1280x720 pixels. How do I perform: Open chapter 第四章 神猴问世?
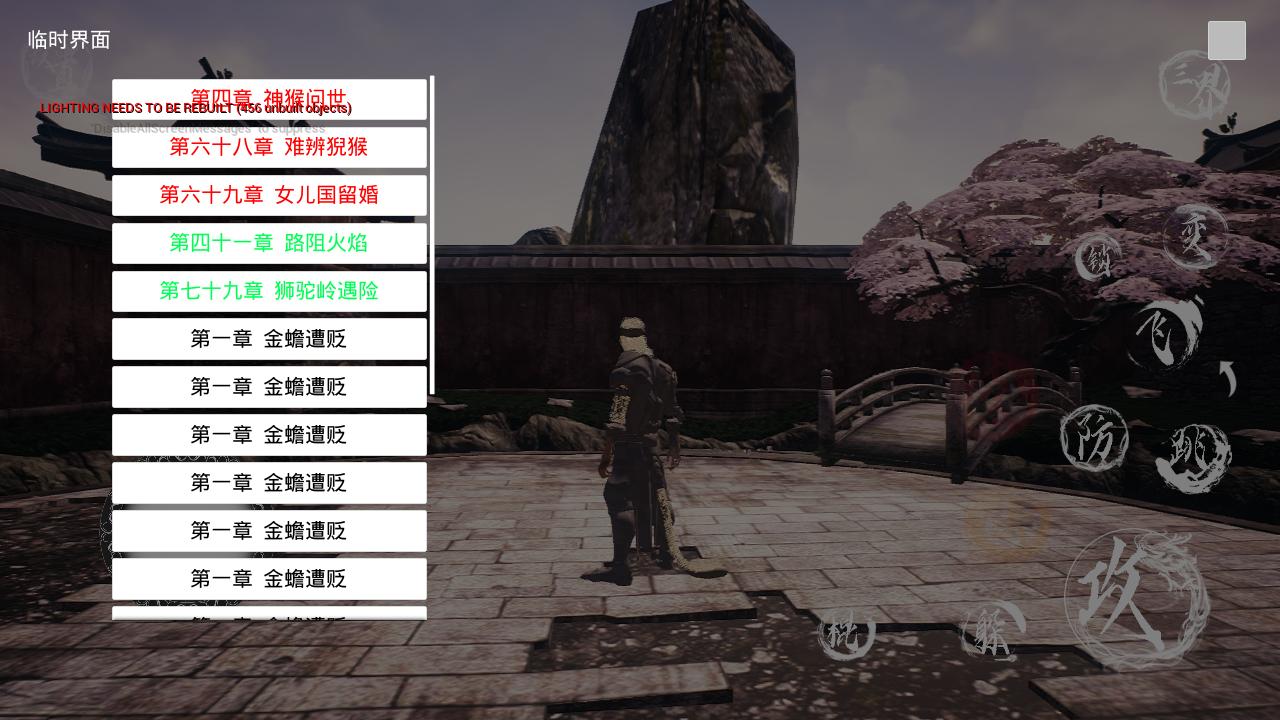click(269, 99)
